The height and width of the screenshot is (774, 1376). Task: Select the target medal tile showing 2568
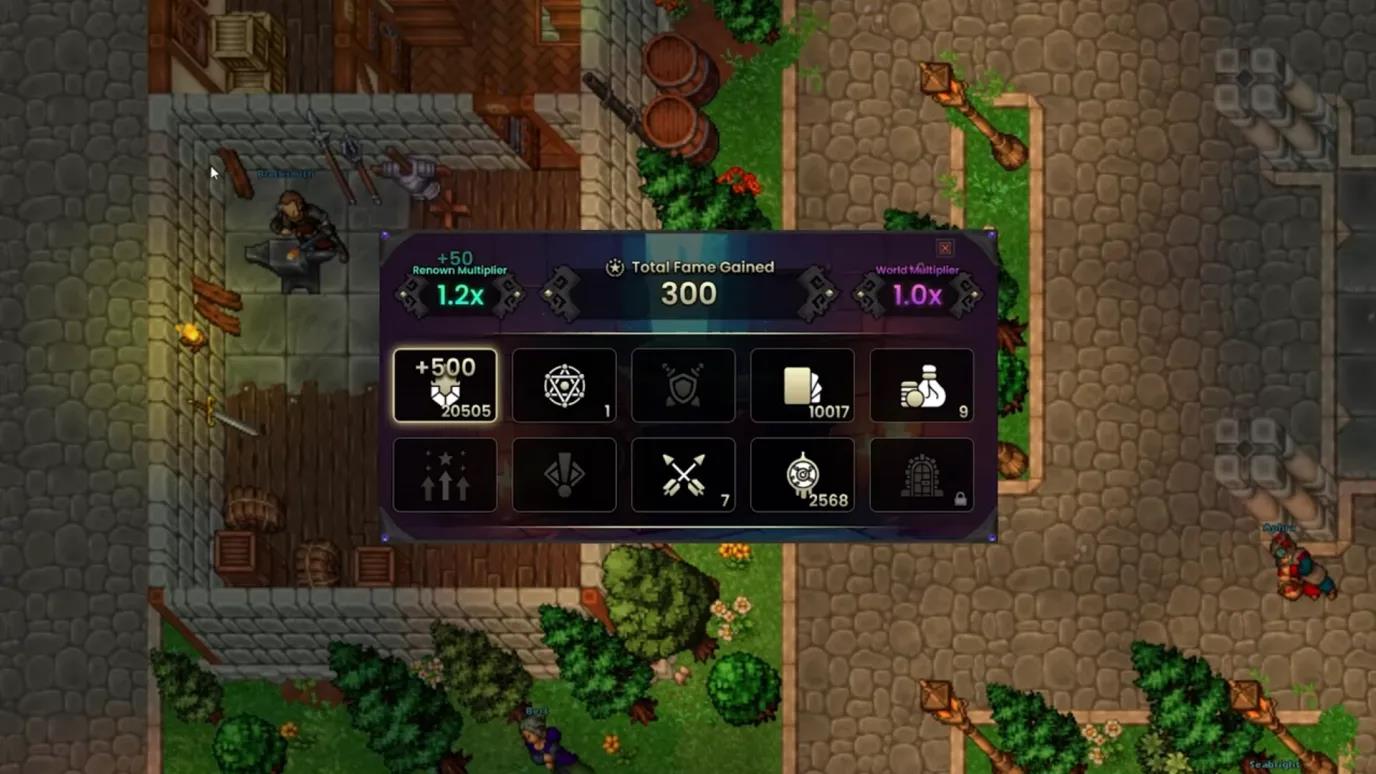pos(802,475)
